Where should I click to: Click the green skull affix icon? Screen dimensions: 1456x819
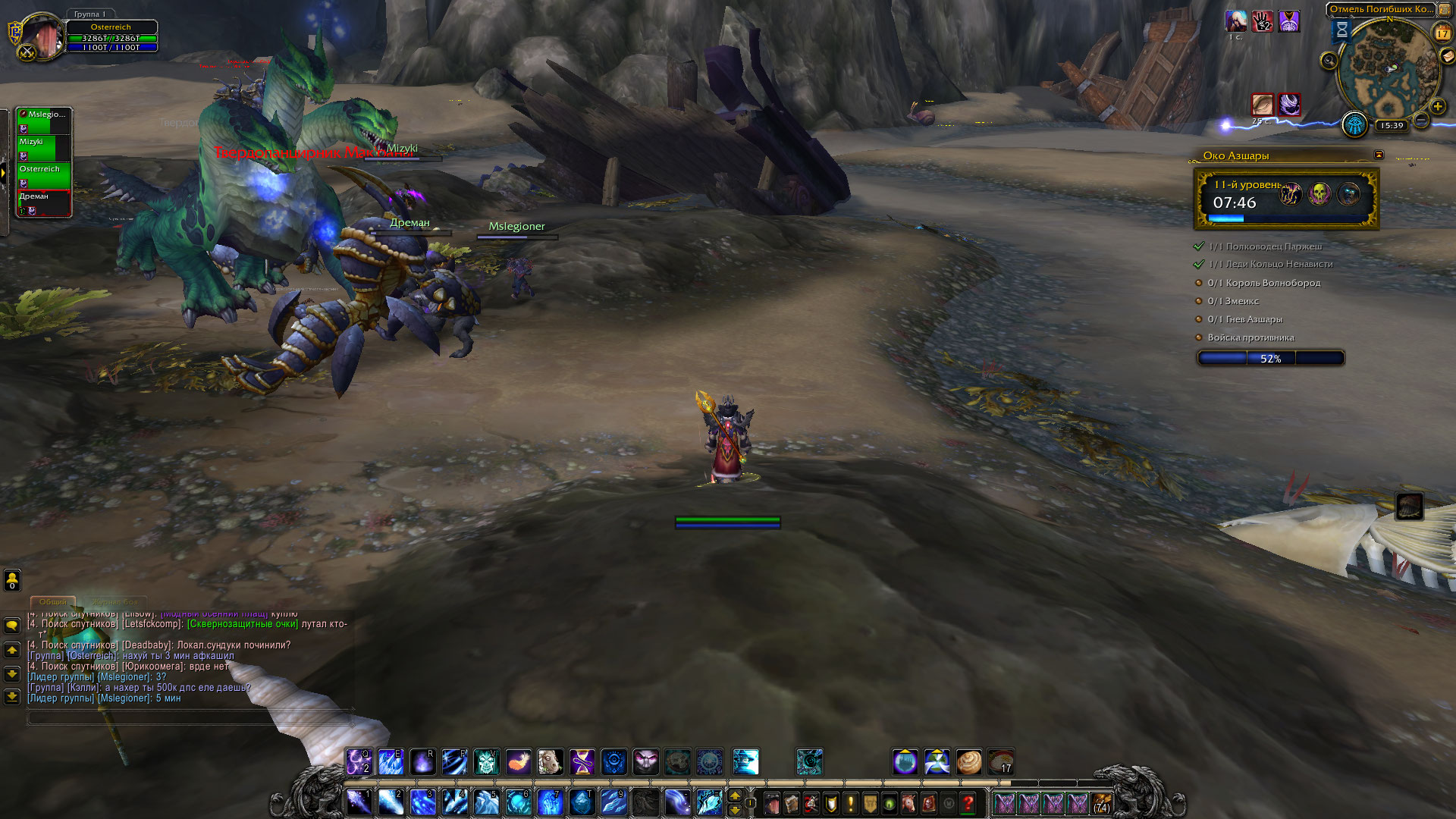pos(1319,194)
